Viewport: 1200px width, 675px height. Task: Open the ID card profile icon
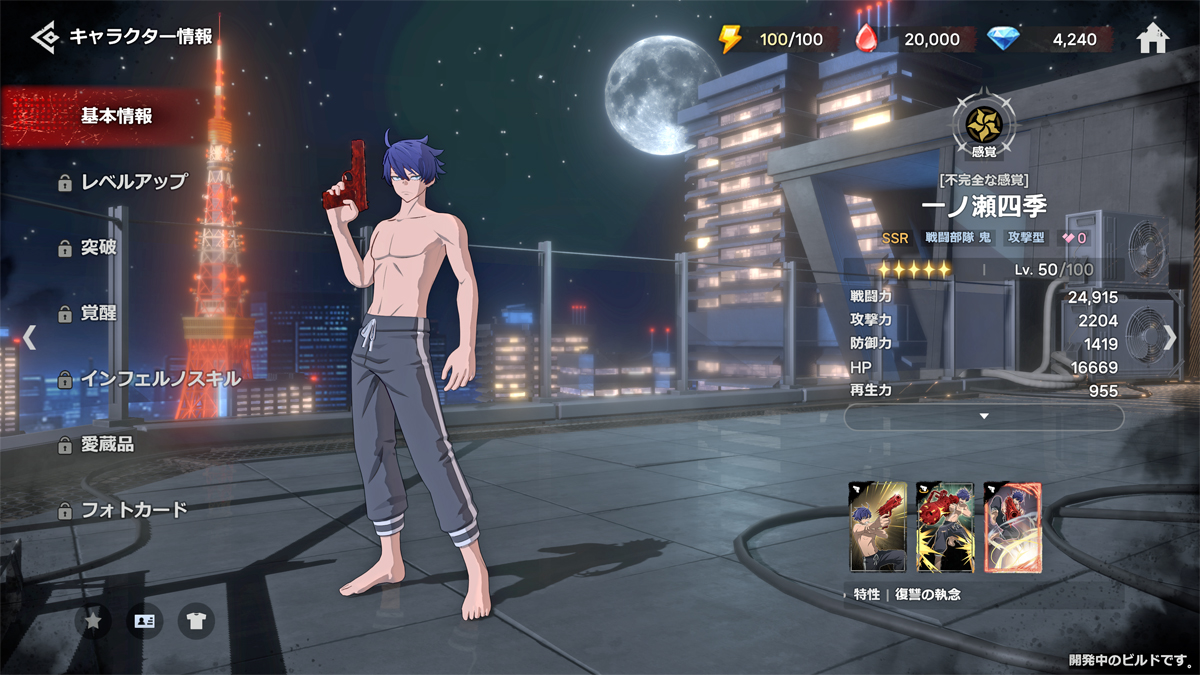coord(145,621)
